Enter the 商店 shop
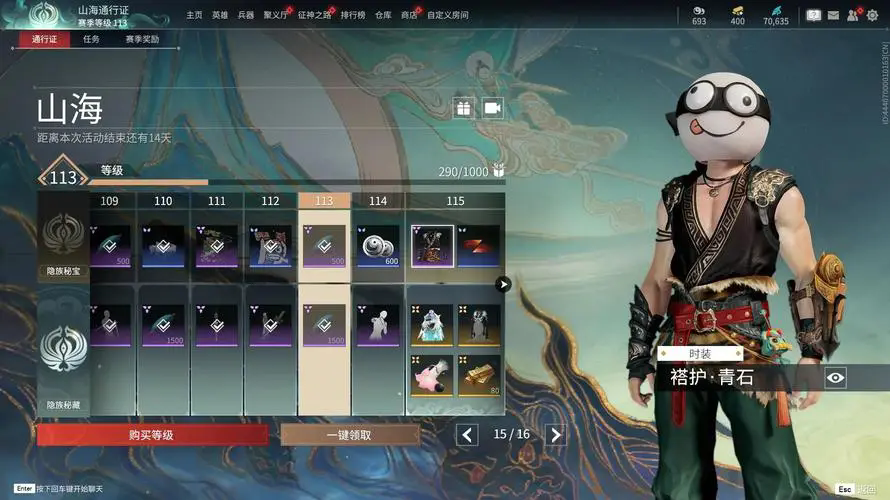The width and height of the screenshot is (890, 500). click(x=409, y=15)
